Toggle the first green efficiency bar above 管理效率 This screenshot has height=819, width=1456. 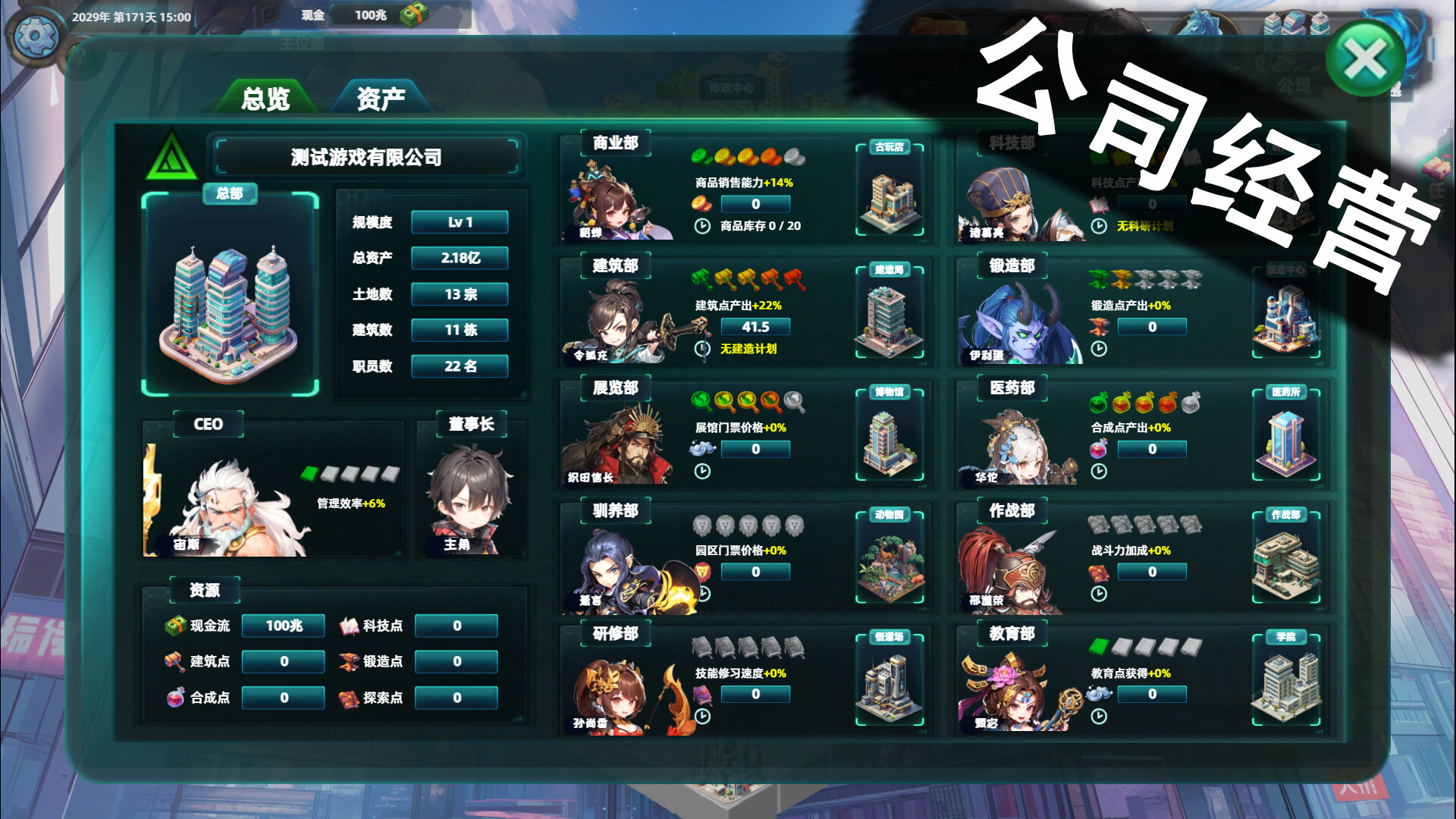click(x=310, y=475)
